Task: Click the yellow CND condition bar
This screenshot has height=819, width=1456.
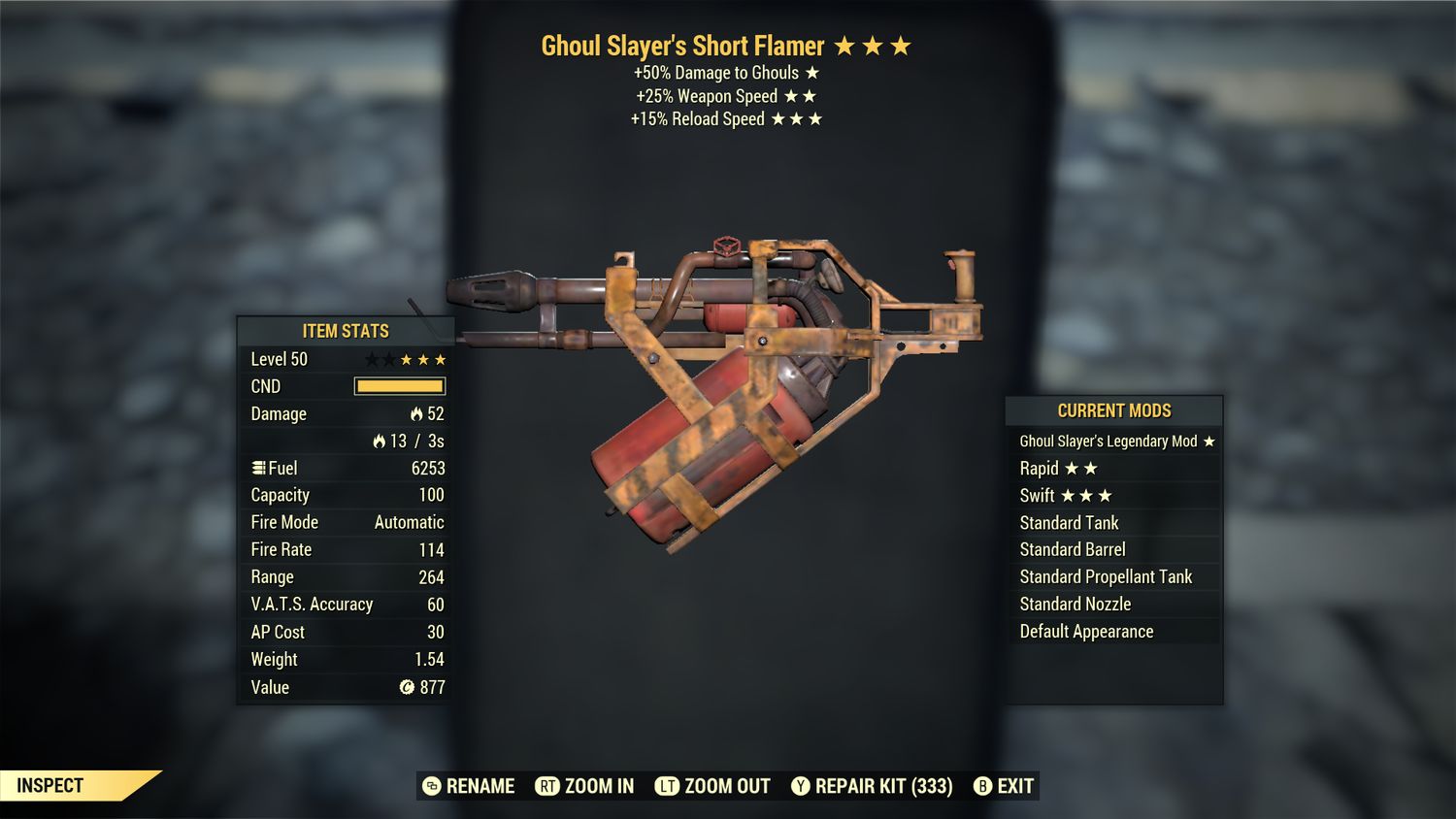Action: [x=400, y=385]
